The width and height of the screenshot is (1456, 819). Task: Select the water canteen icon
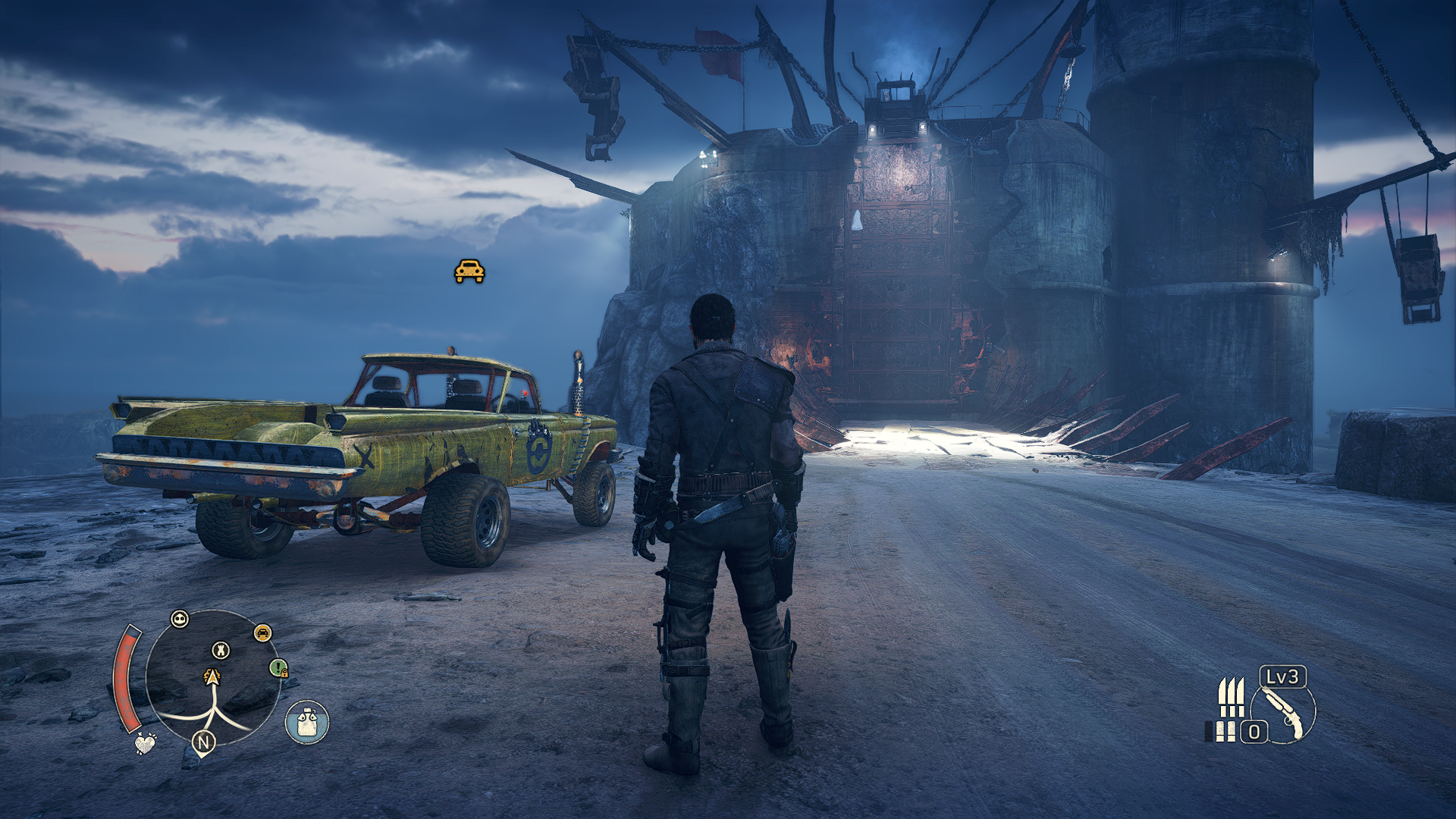[306, 722]
